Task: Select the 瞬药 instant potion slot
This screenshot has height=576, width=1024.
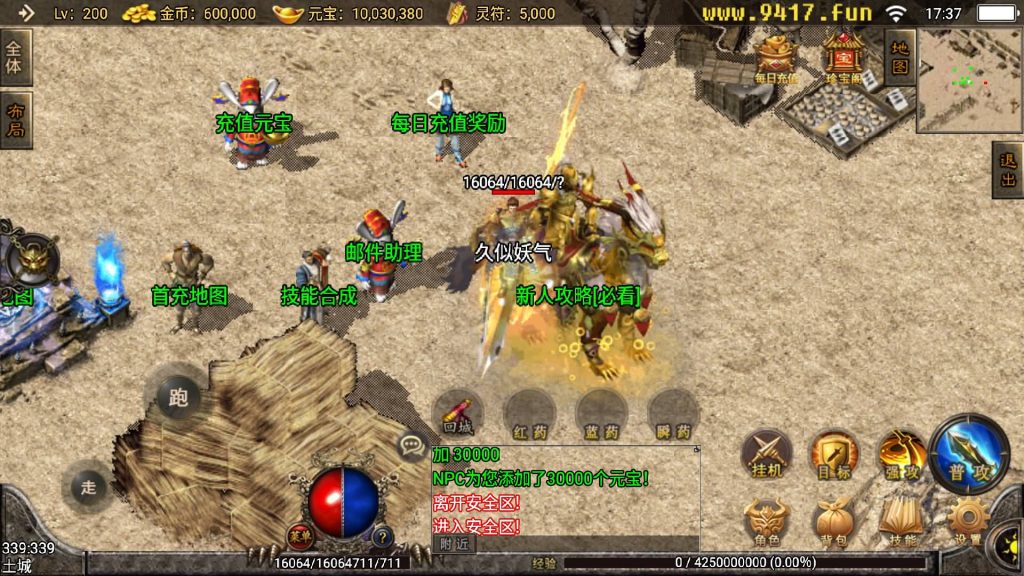Action: (x=673, y=414)
